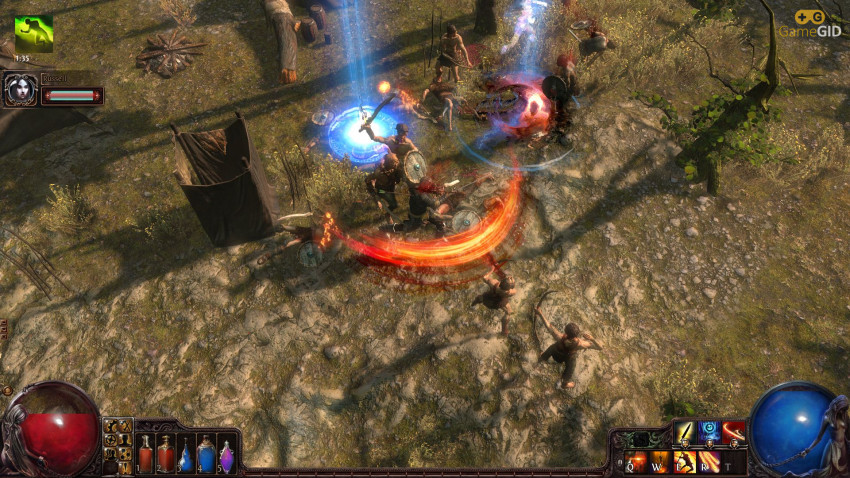This screenshot has height=478, width=850.
Task: Click the GameGID watermark logo
Action: [810, 23]
